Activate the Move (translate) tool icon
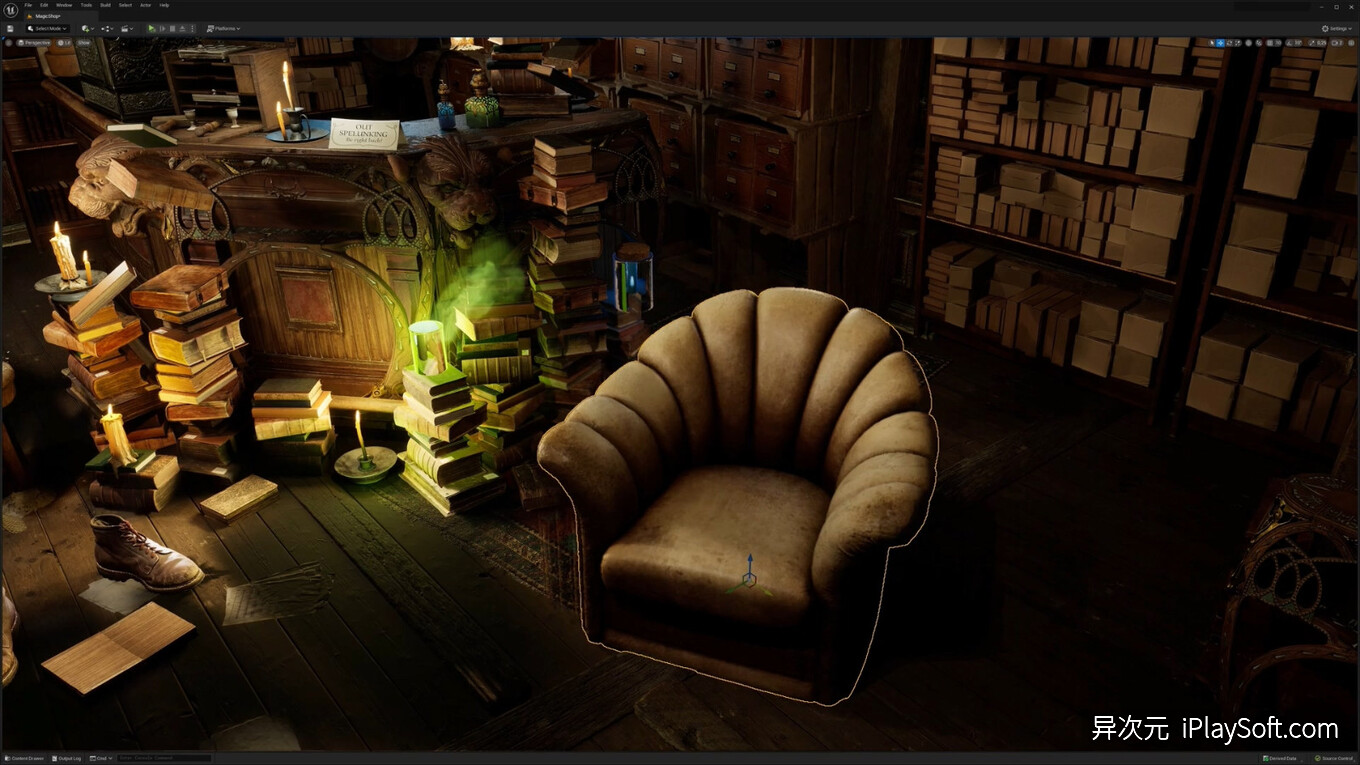The width and height of the screenshot is (1360, 765). (1220, 43)
